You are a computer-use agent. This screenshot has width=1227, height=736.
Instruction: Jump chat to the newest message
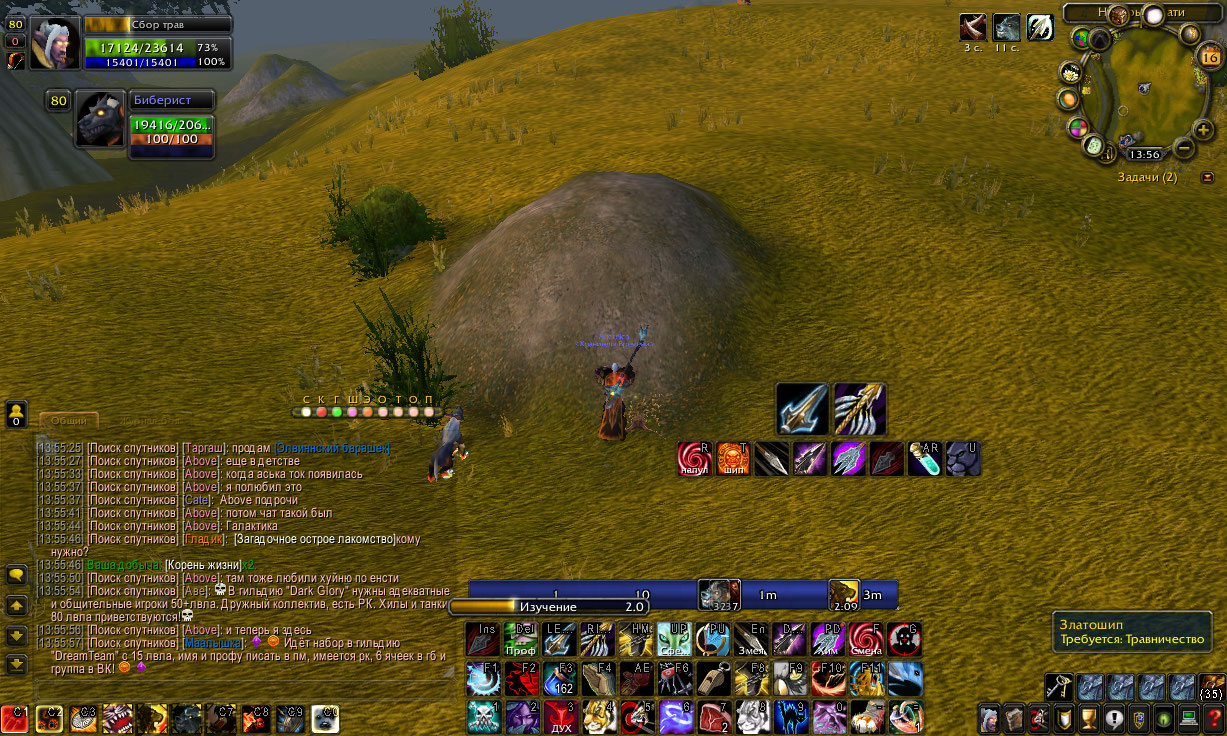(16, 664)
